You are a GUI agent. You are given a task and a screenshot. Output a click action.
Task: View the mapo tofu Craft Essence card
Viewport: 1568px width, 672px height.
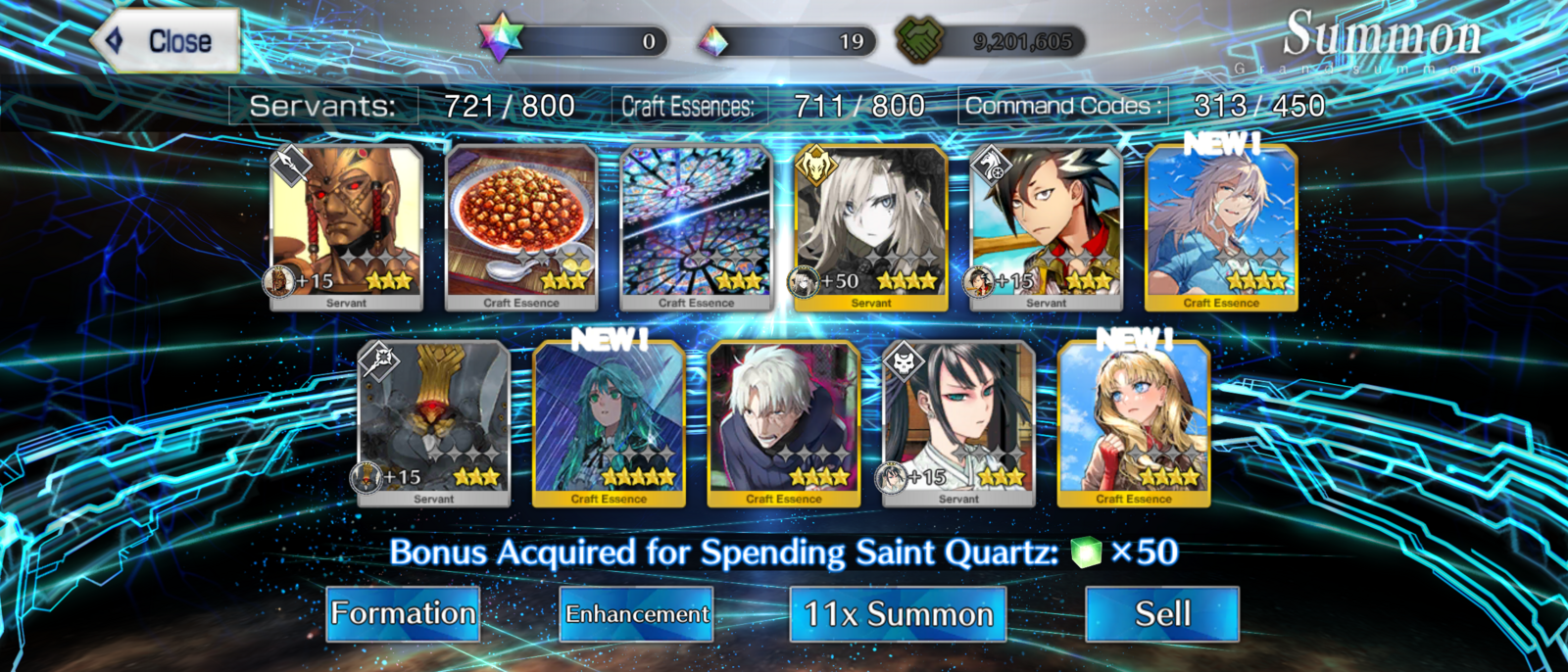coord(521,228)
